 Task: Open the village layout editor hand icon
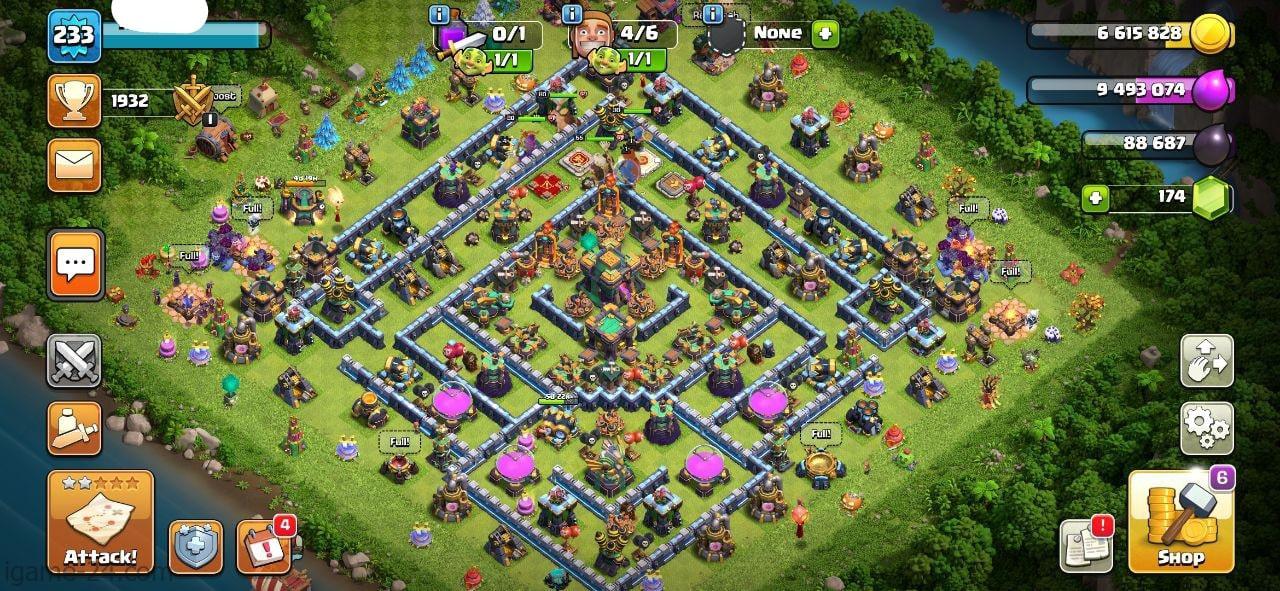(x=1207, y=361)
